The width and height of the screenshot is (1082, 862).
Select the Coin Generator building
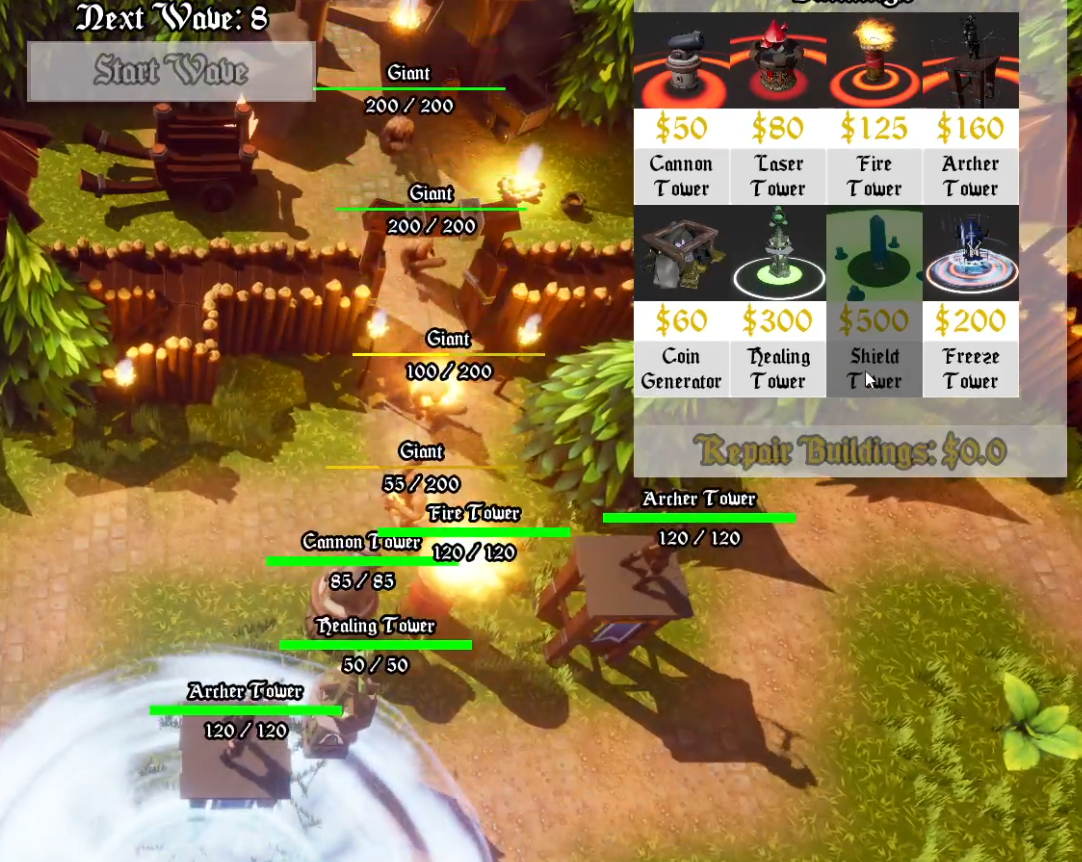pos(681,302)
